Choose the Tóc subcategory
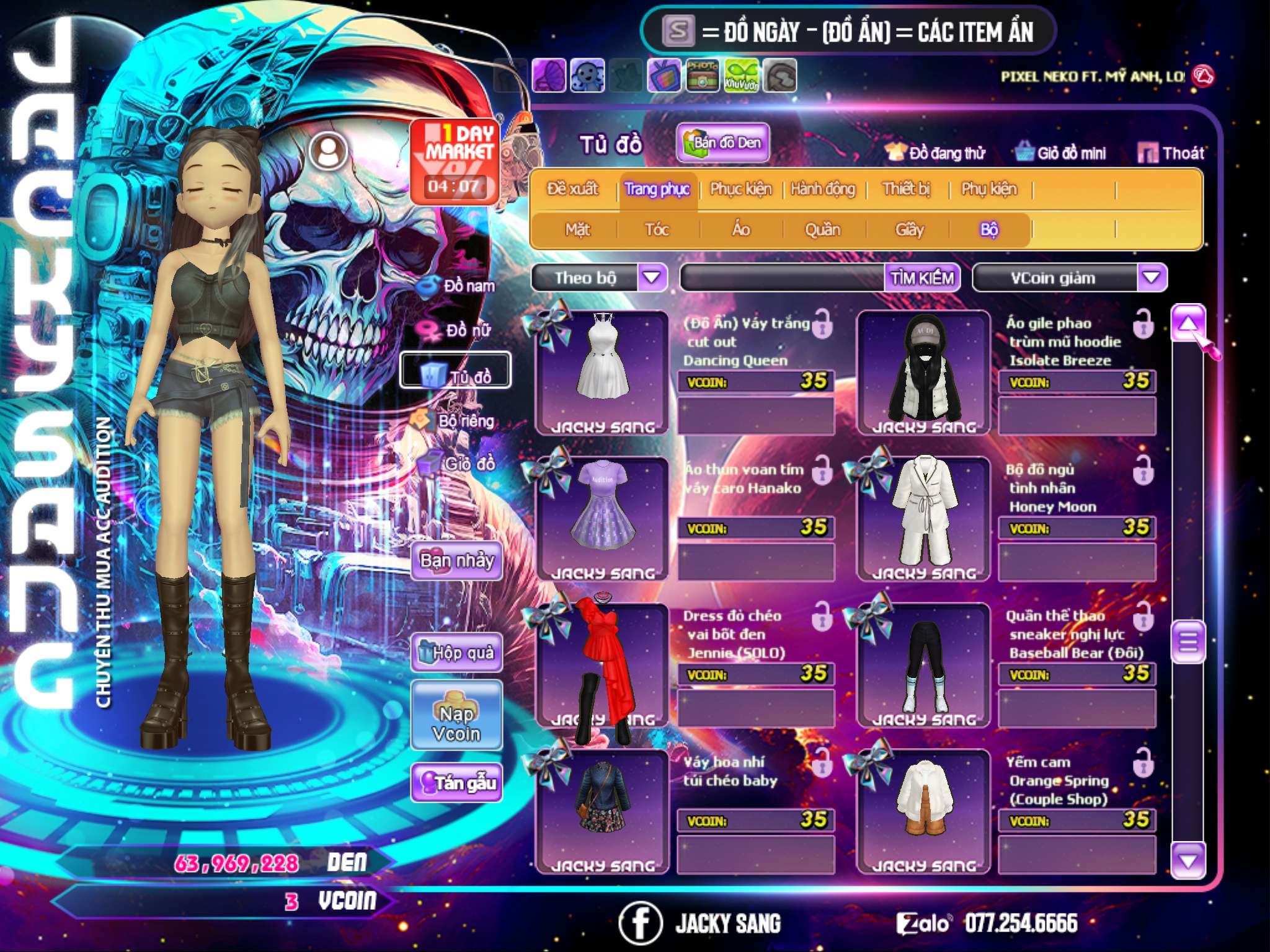This screenshot has width=1270, height=952. [657, 230]
